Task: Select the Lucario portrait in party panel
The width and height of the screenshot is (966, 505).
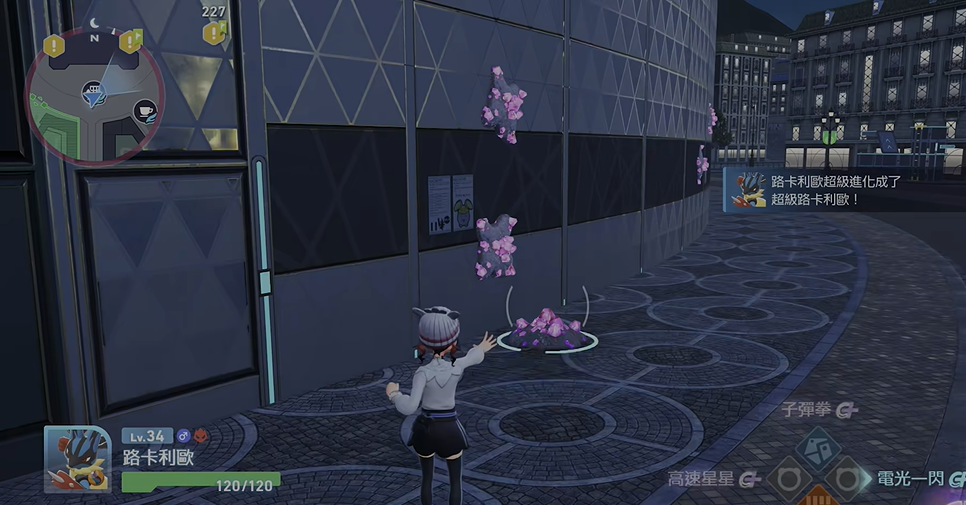Action: 77,459
